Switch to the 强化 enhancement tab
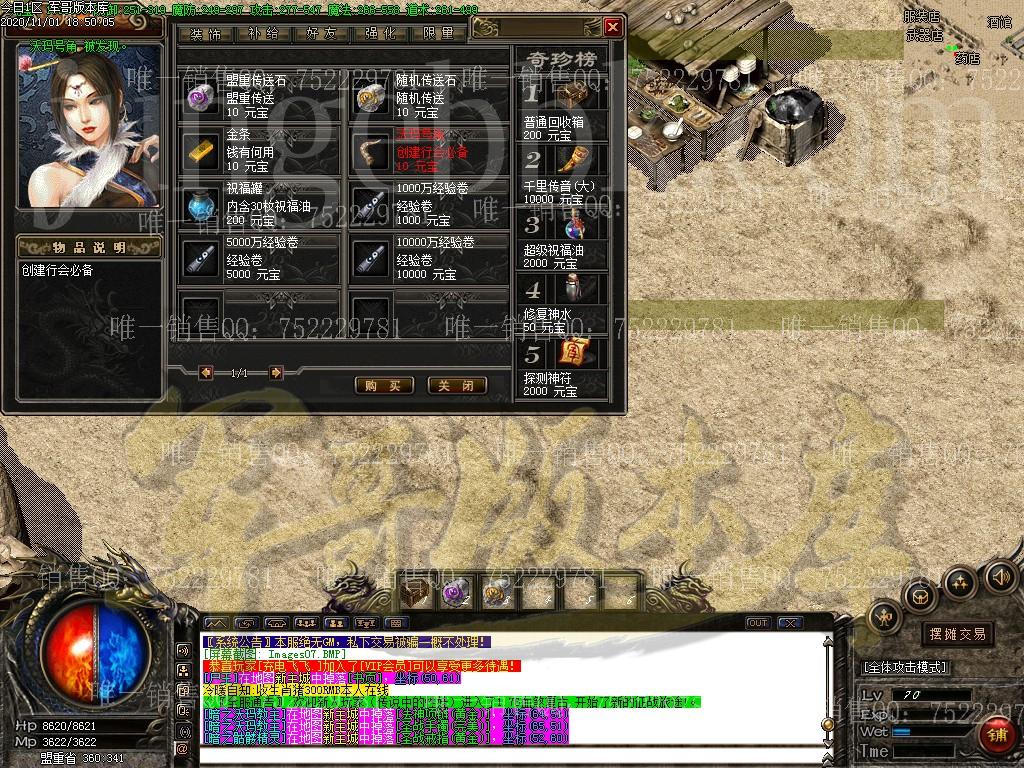The image size is (1024, 768). pos(380,33)
